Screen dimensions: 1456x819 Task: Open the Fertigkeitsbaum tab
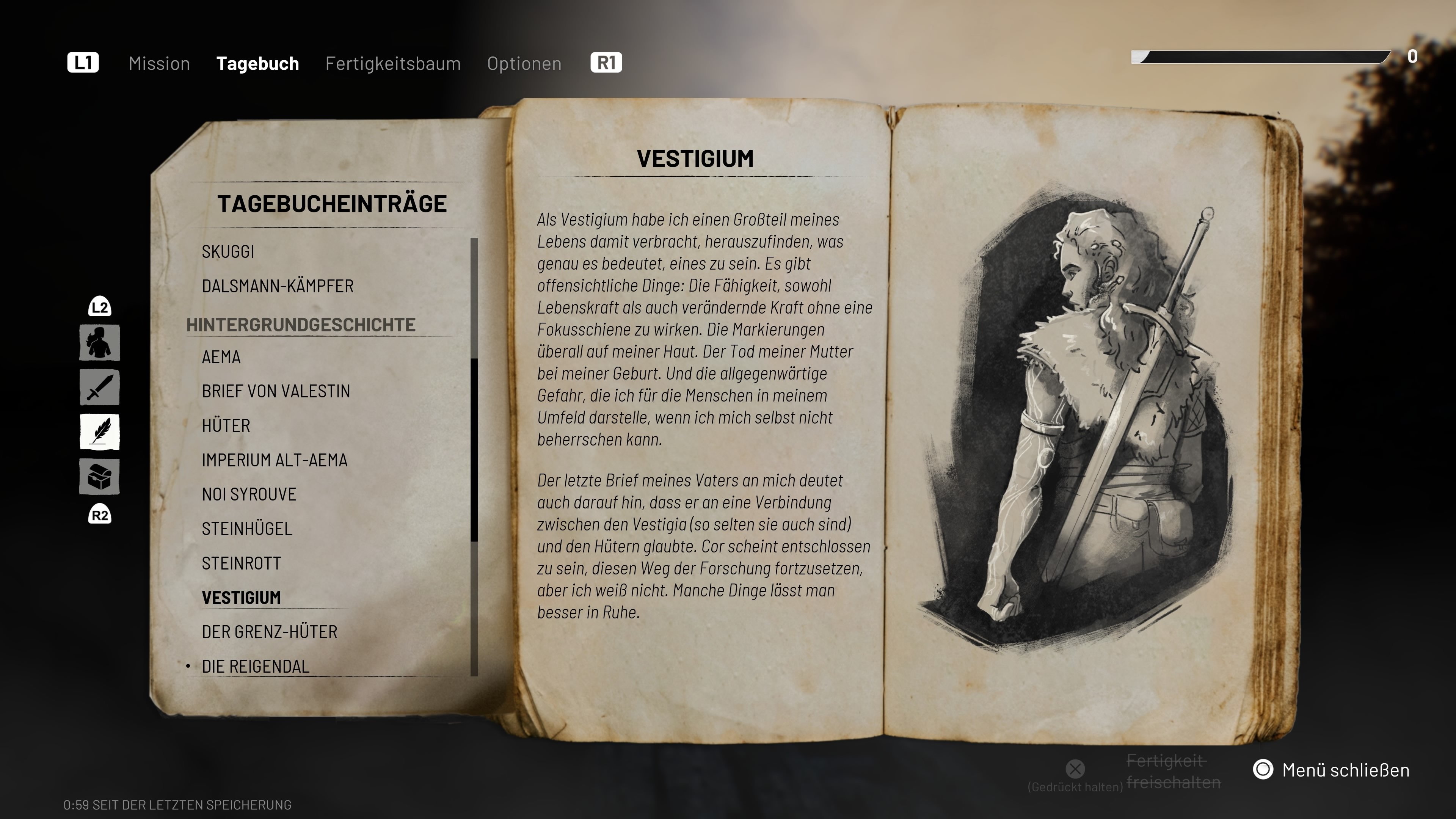click(x=393, y=63)
